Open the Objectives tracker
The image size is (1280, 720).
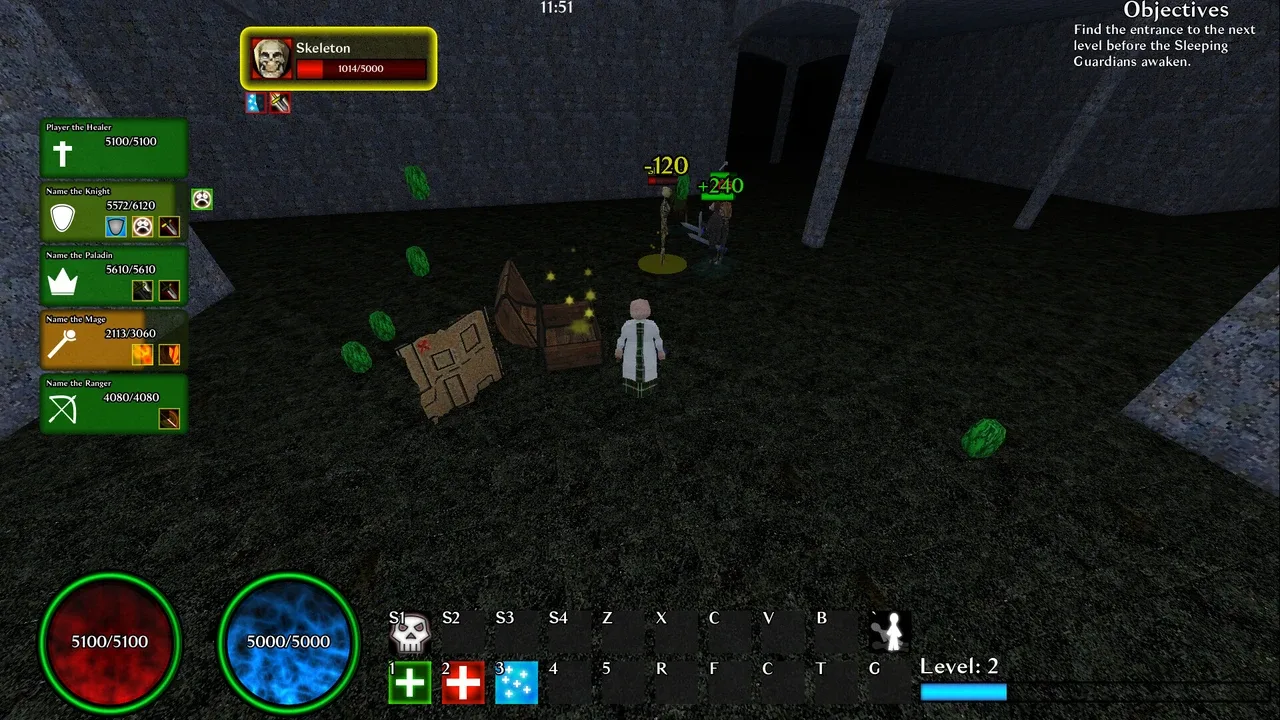[x=1175, y=11]
